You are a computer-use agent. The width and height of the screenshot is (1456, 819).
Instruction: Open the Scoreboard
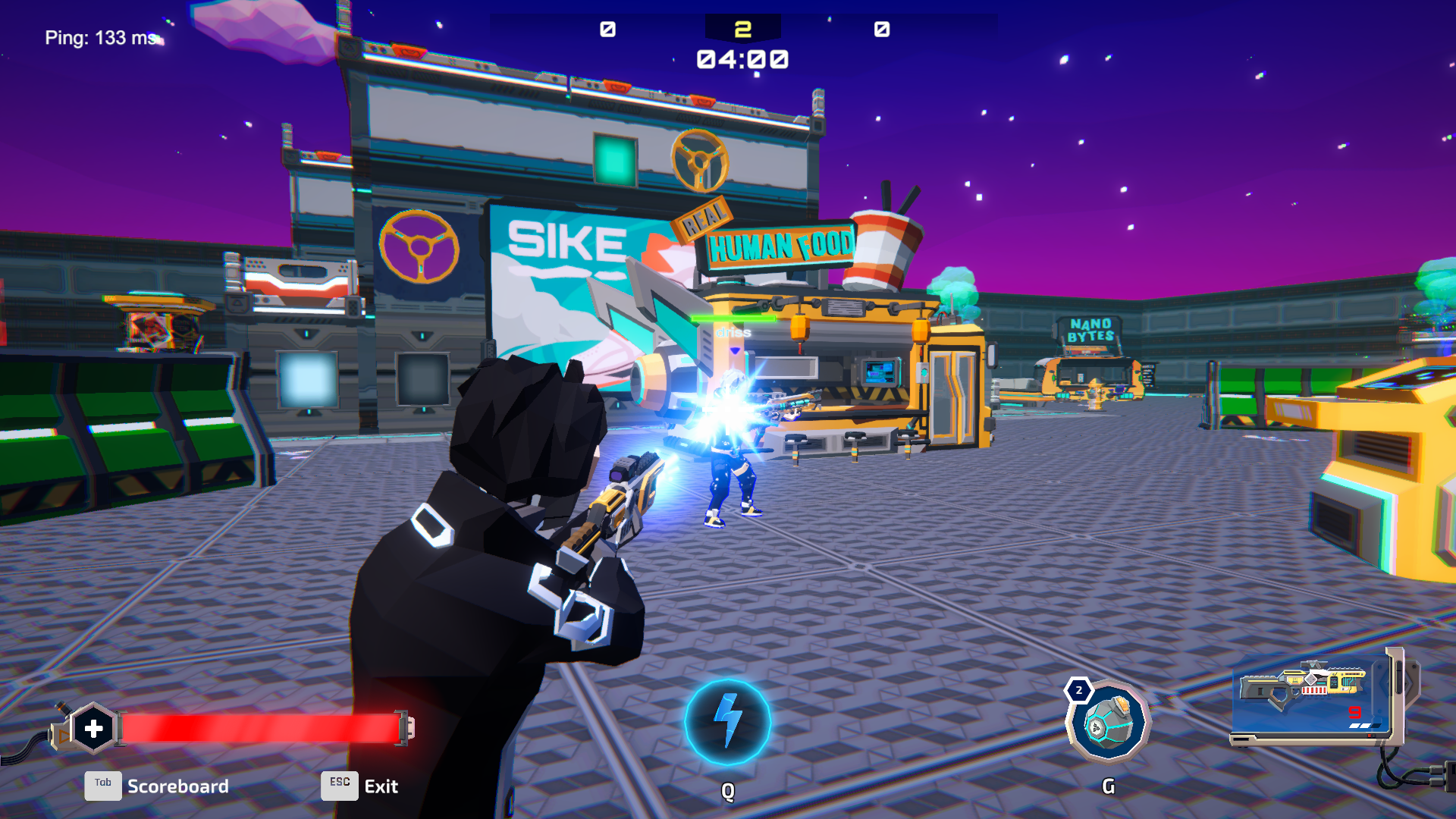pos(179,786)
